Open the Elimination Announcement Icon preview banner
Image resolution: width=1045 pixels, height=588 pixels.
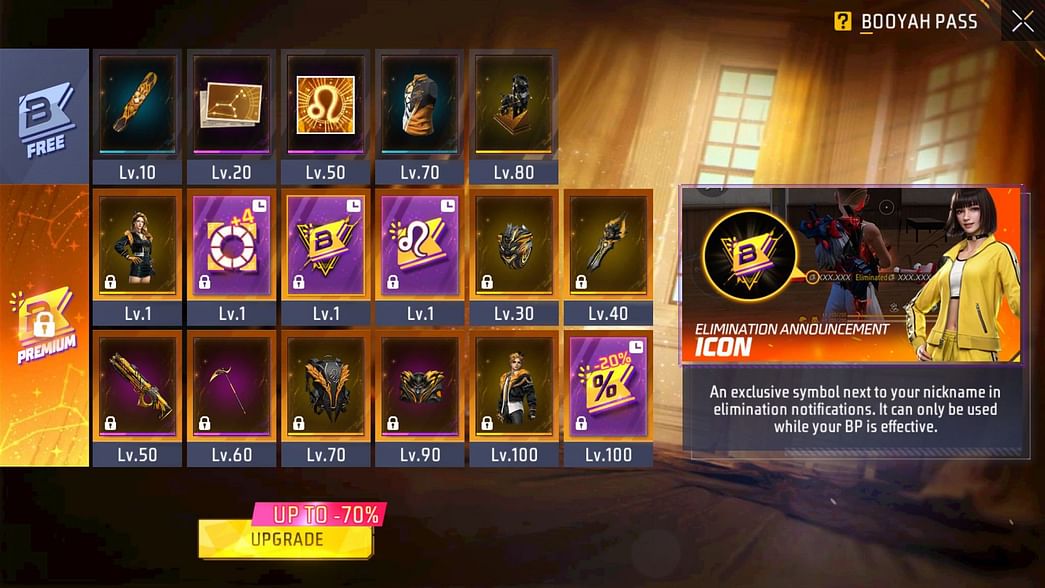[851, 274]
